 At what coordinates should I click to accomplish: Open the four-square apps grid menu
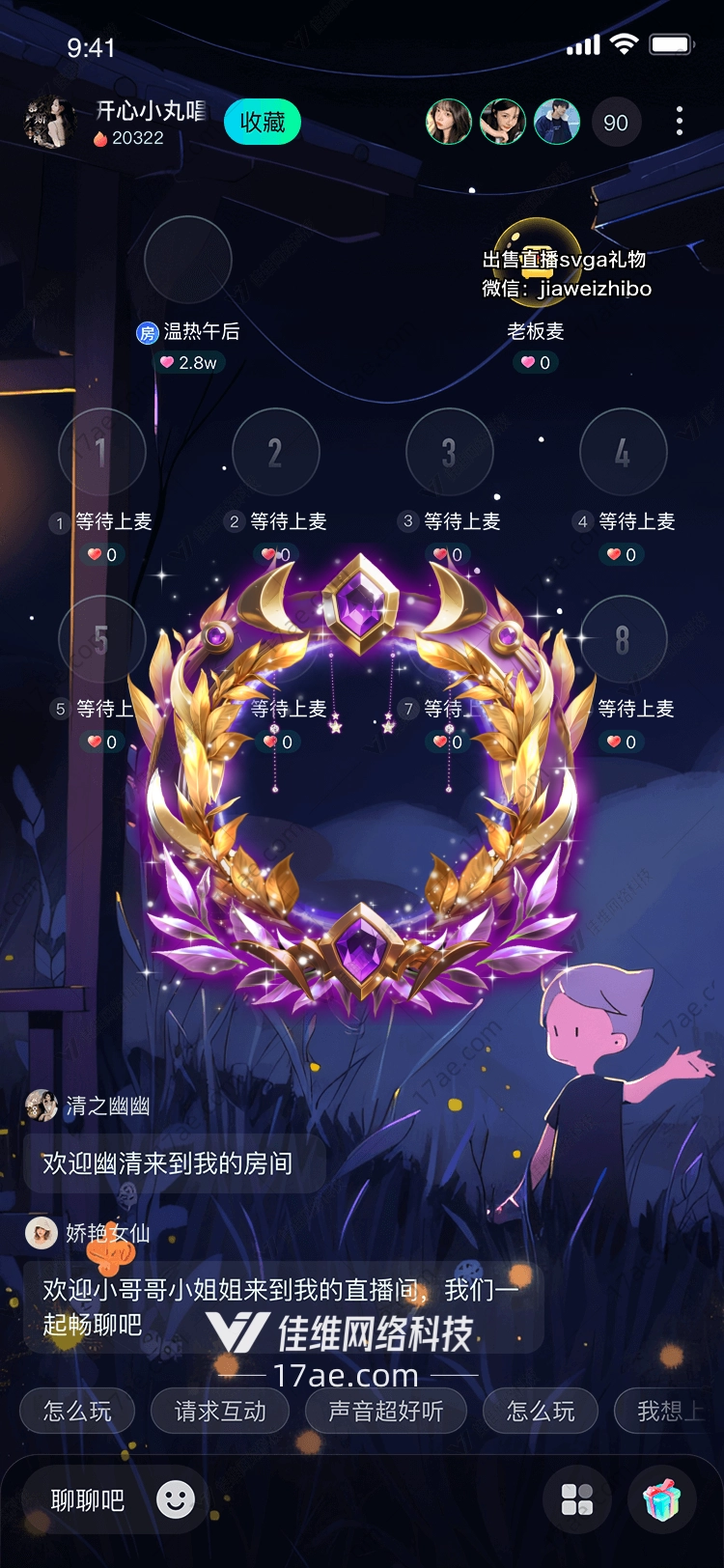(577, 1499)
